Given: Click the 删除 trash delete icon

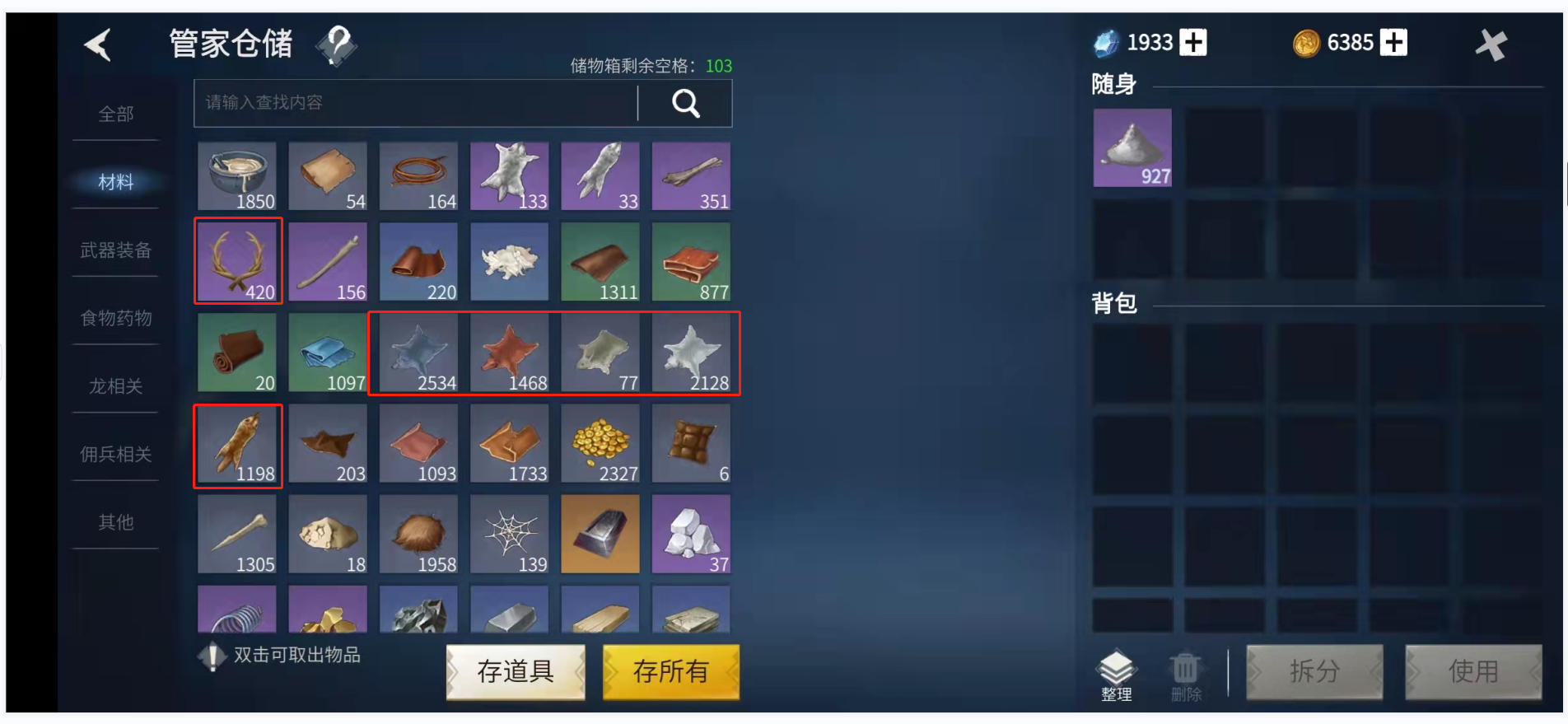Looking at the screenshot, I should pos(1186,669).
